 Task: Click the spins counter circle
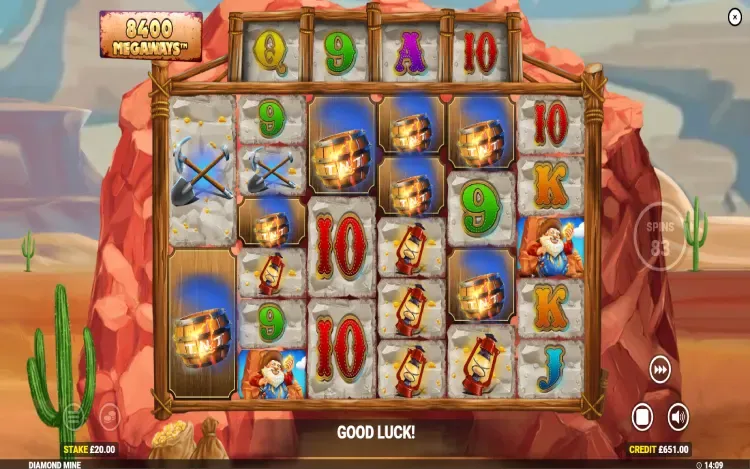click(x=660, y=238)
